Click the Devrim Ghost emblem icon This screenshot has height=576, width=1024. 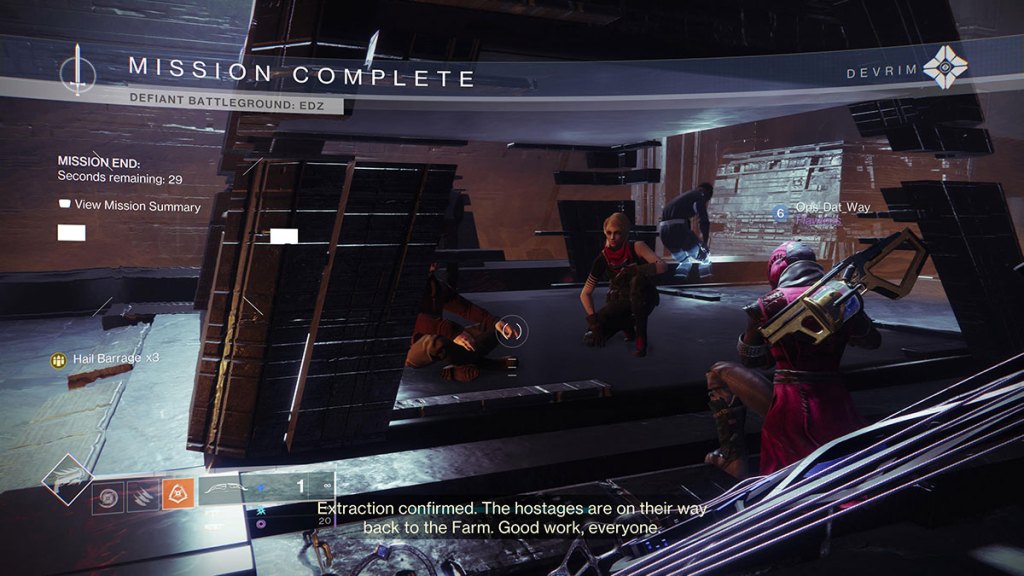coord(944,68)
